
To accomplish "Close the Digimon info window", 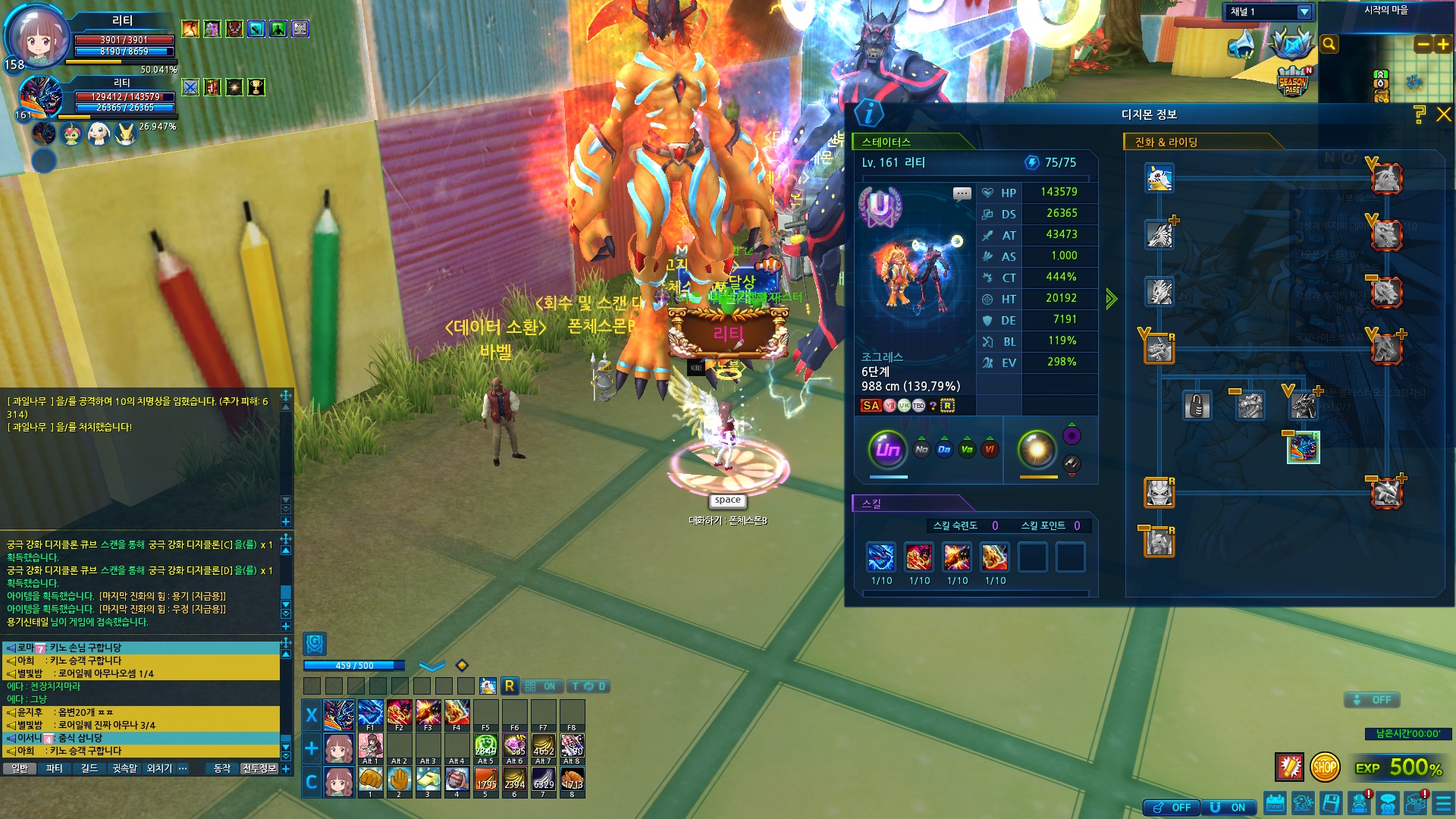I will tap(1443, 115).
